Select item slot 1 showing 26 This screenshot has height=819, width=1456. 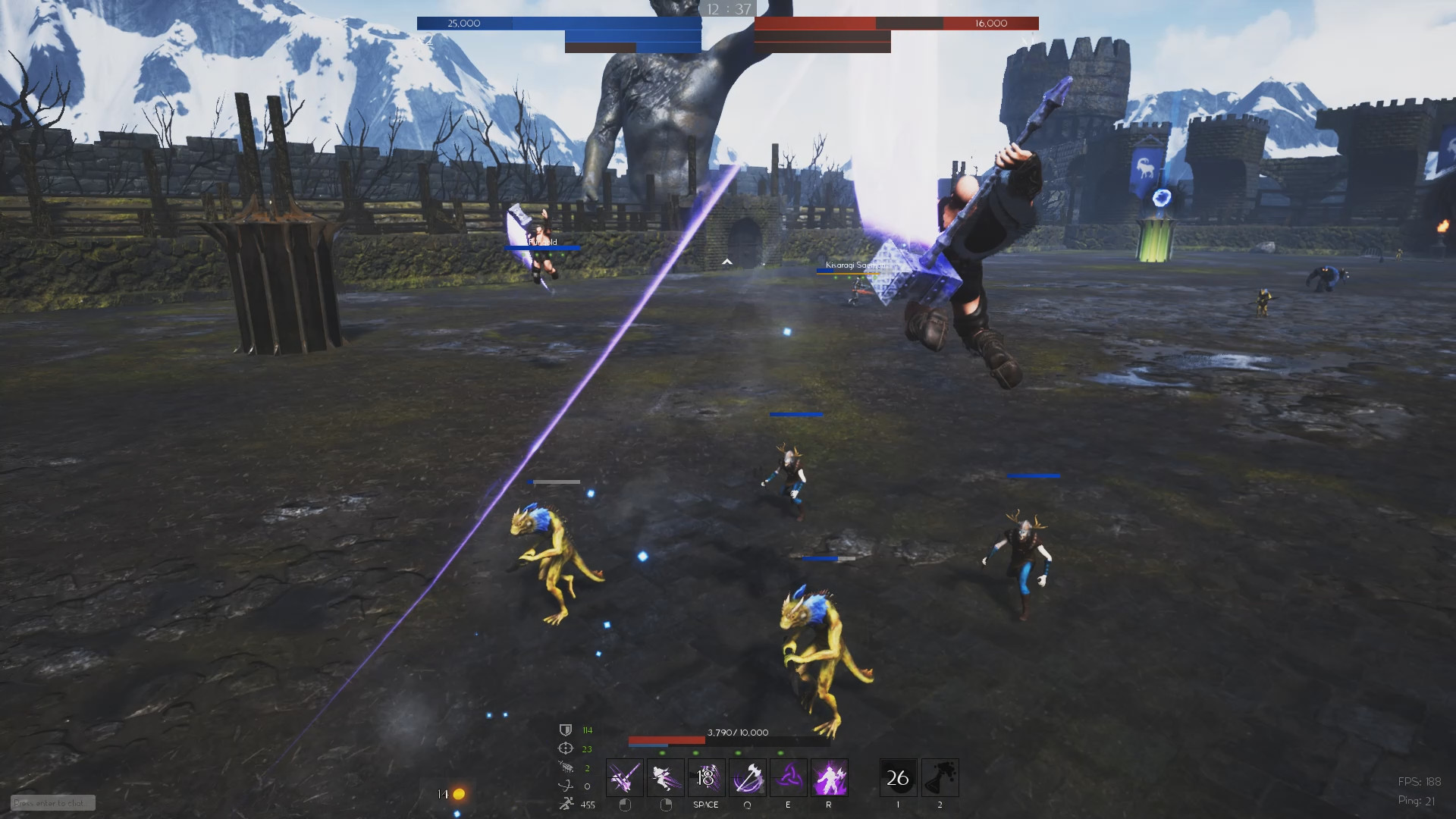click(898, 777)
